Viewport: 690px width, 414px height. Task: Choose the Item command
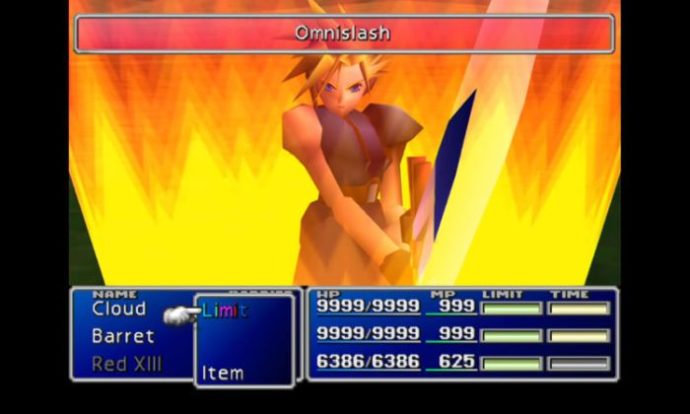pos(222,373)
